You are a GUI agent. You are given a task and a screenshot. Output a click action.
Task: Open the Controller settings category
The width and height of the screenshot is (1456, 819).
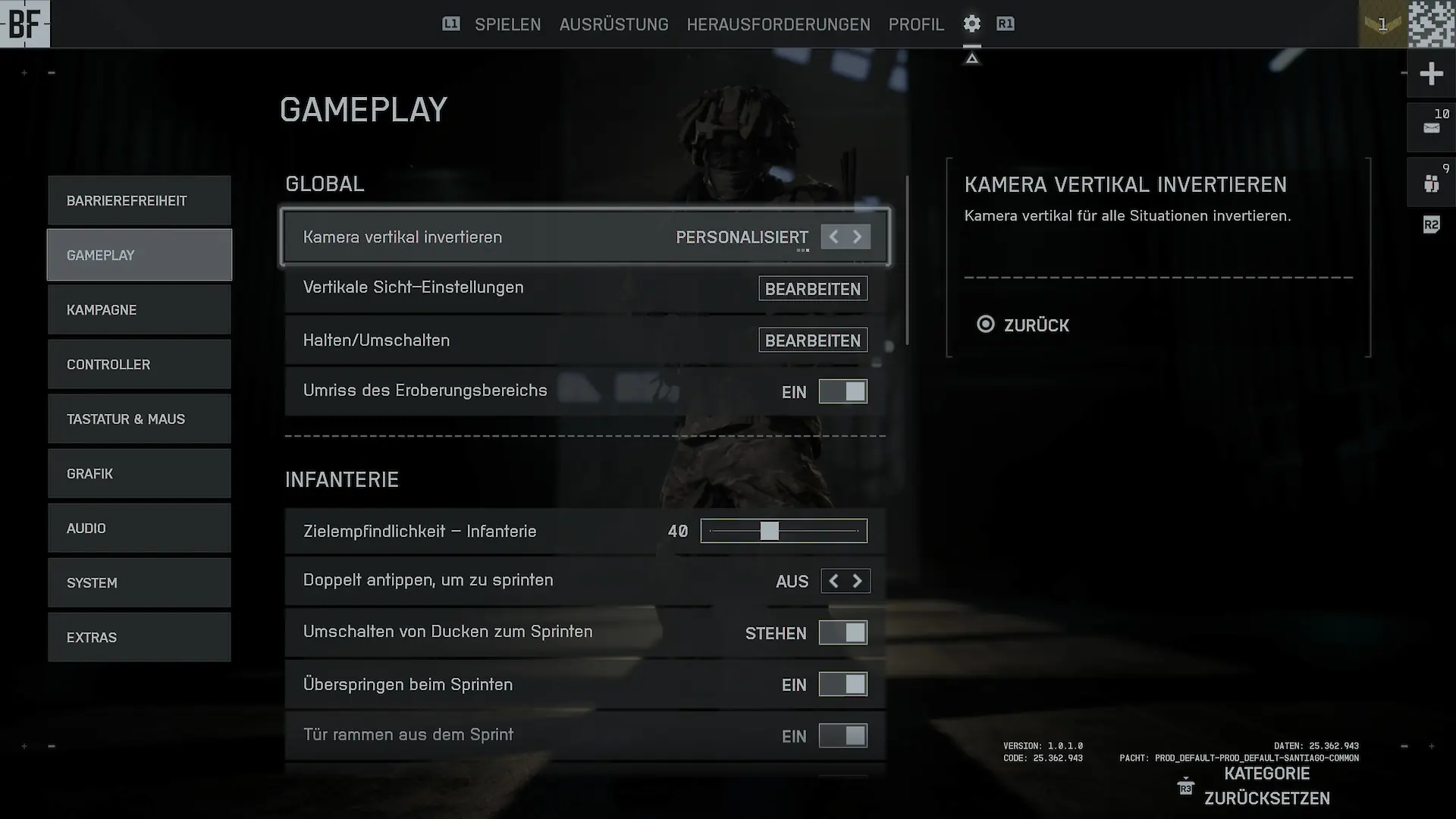[140, 365]
